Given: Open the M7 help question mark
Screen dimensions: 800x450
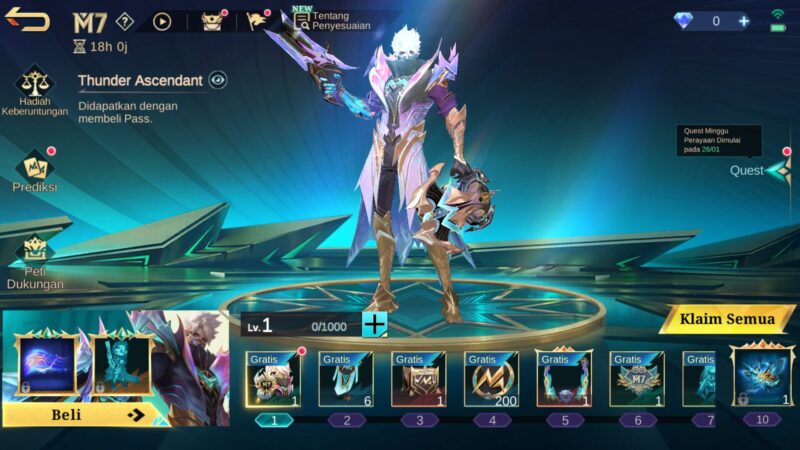Looking at the screenshot, I should click(x=124, y=21).
